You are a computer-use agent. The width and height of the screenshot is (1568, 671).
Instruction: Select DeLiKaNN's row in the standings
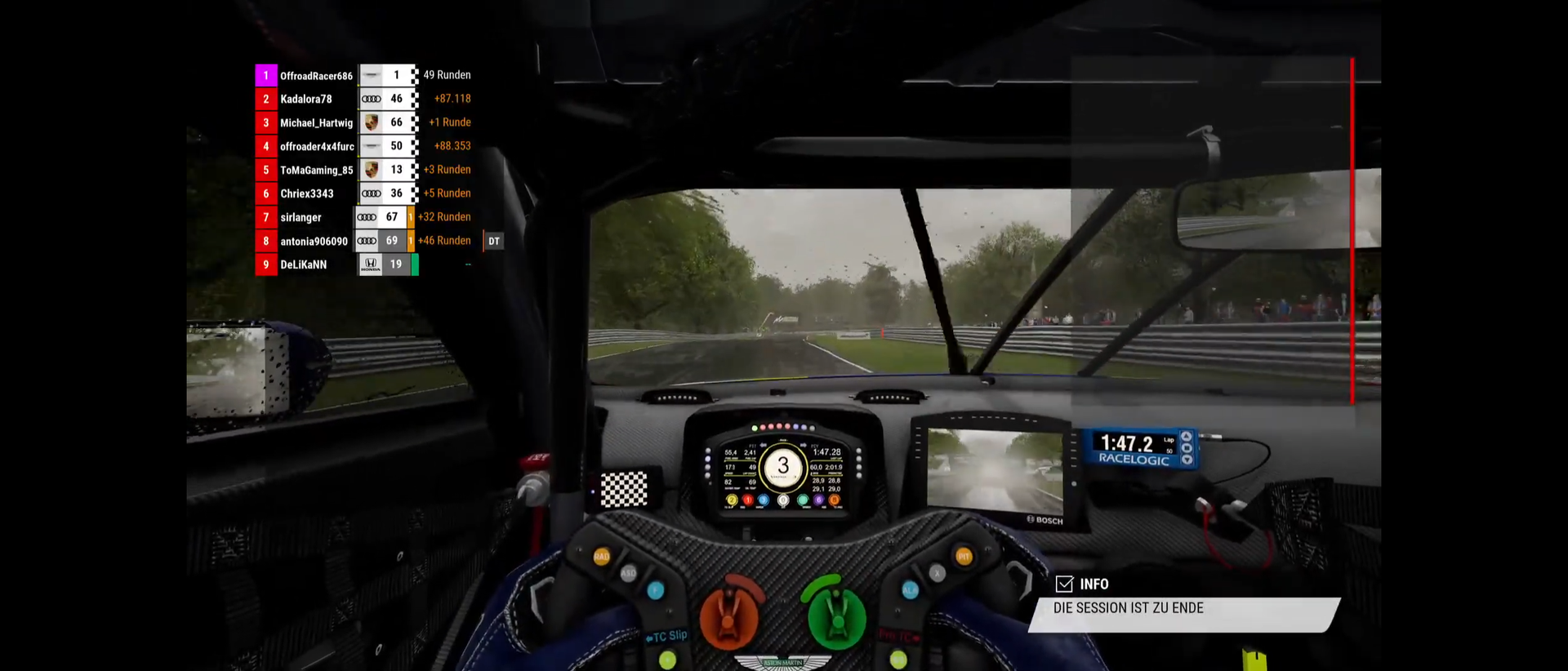(x=303, y=265)
